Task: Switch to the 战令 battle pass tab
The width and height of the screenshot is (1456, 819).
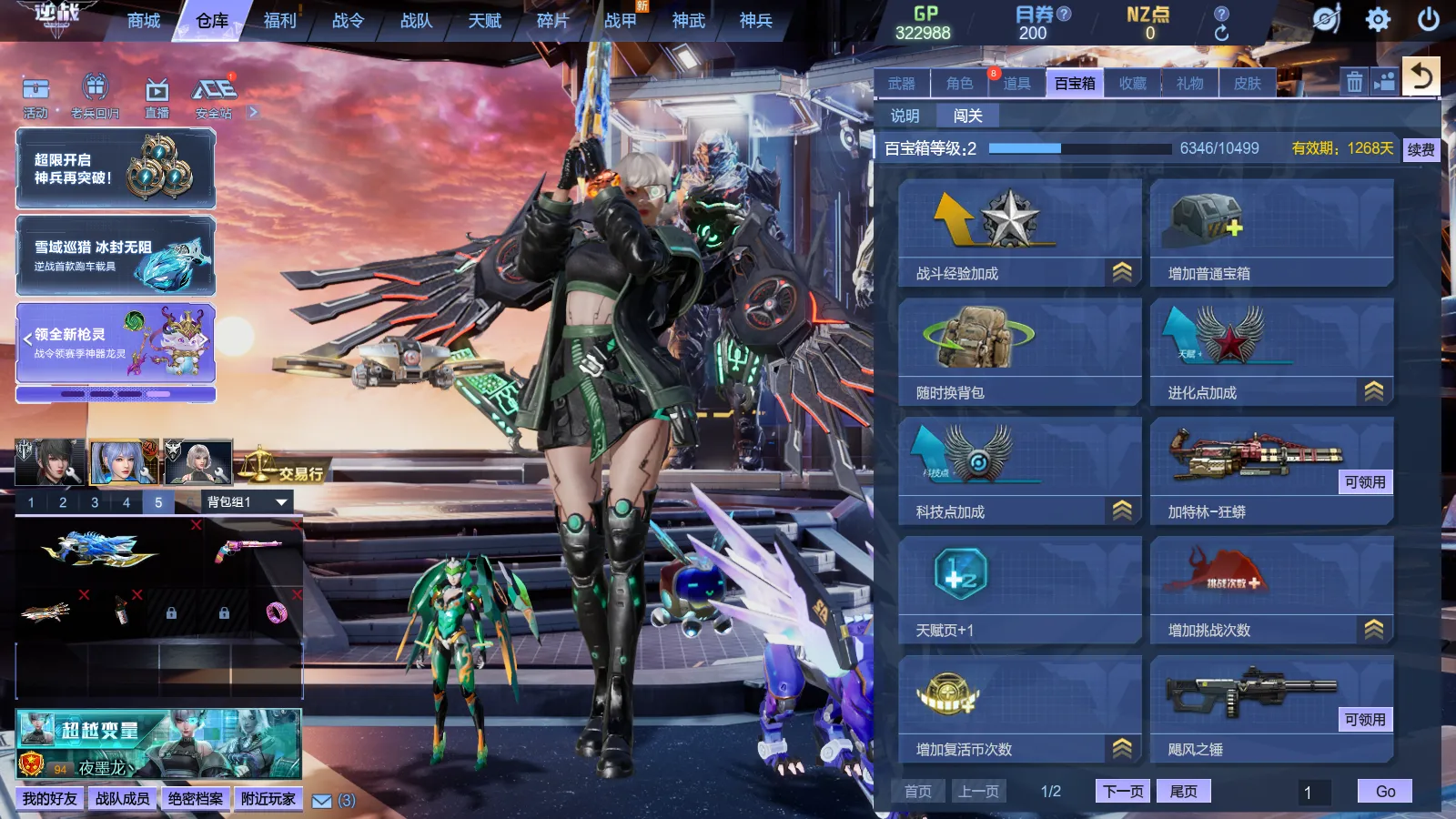Action: [348, 20]
